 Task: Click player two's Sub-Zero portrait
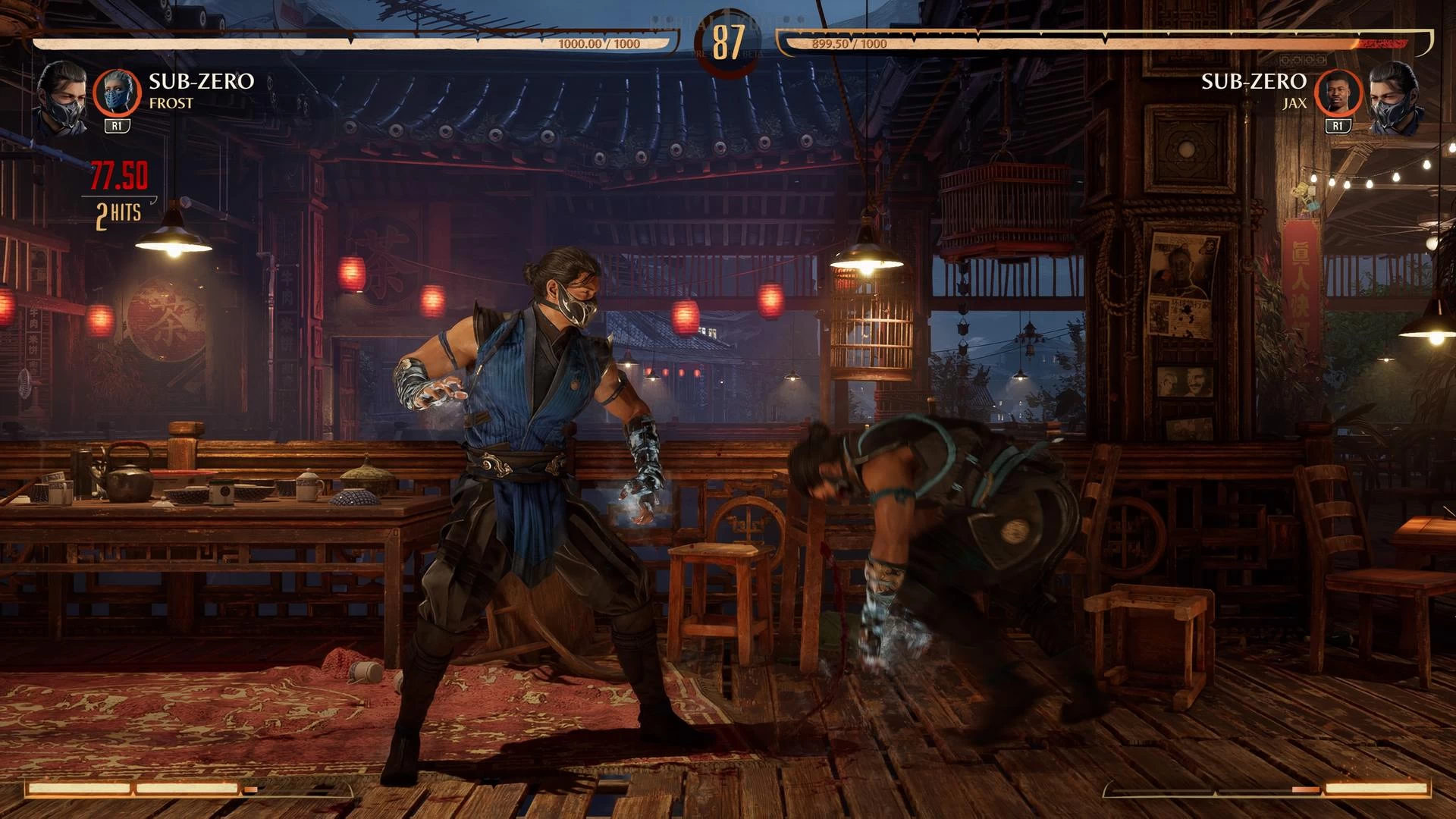1393,99
